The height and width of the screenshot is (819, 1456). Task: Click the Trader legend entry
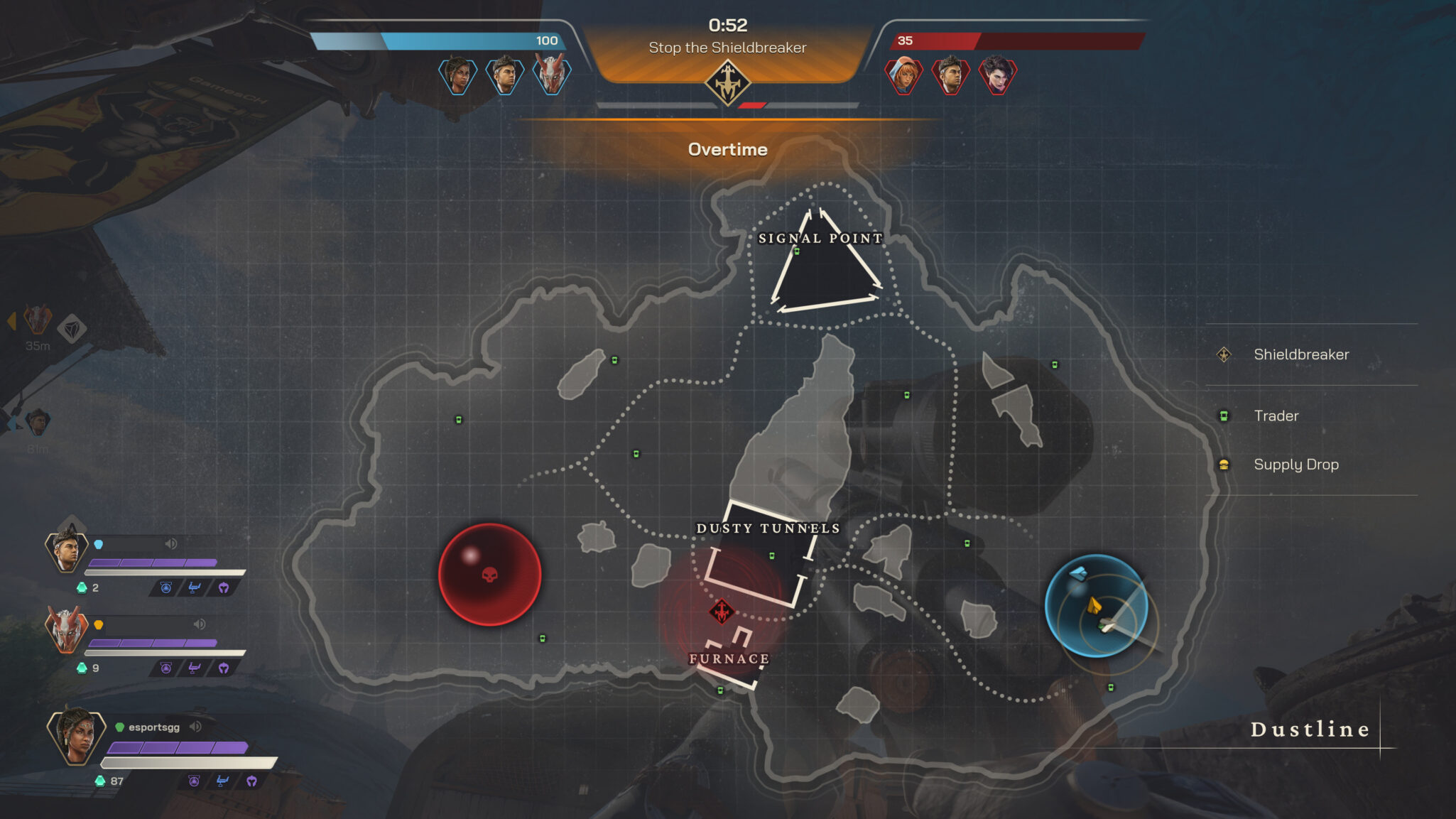pos(1276,416)
